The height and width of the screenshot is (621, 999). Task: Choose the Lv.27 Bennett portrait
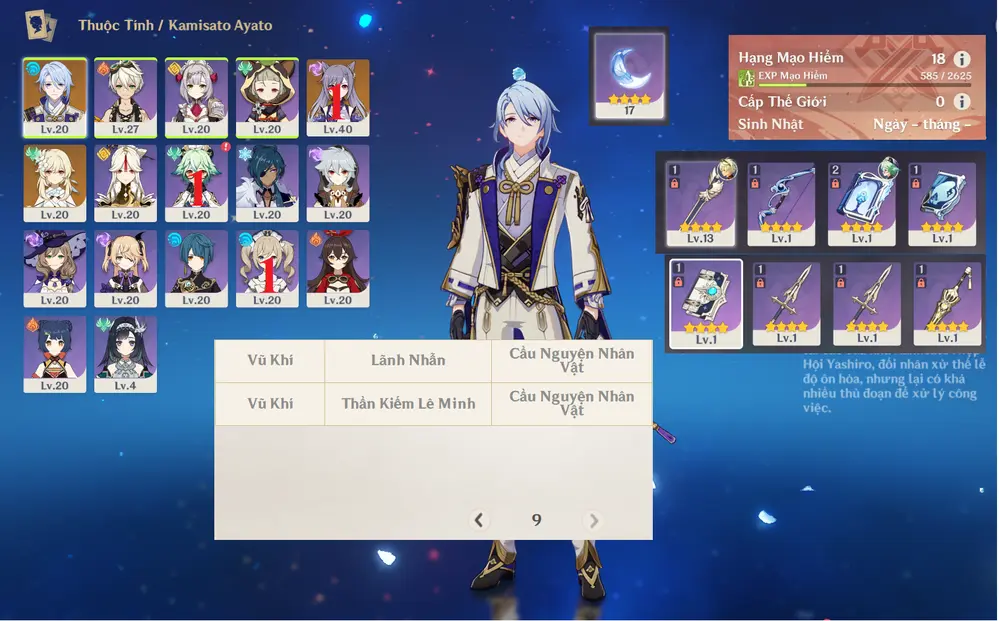(125, 96)
